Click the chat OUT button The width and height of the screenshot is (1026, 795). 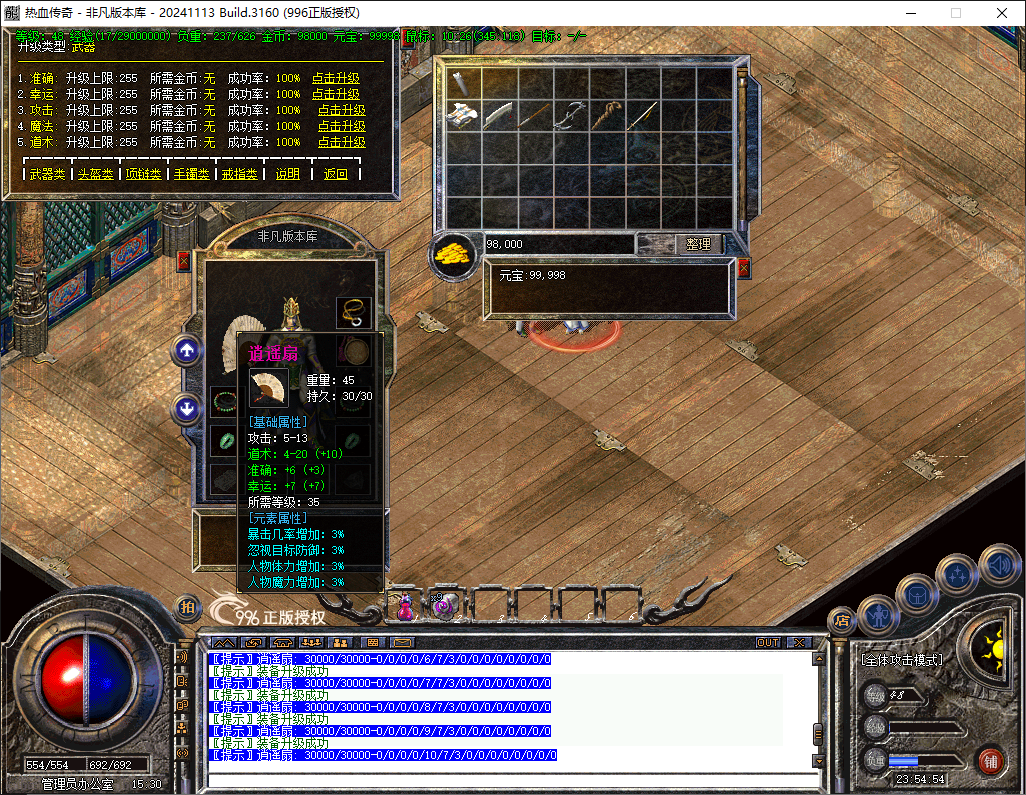(x=768, y=642)
